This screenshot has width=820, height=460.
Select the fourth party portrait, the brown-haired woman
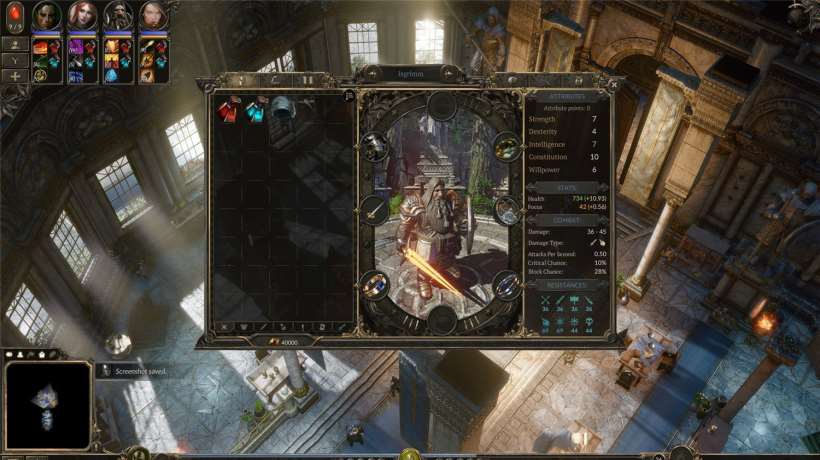pyautogui.click(x=153, y=16)
